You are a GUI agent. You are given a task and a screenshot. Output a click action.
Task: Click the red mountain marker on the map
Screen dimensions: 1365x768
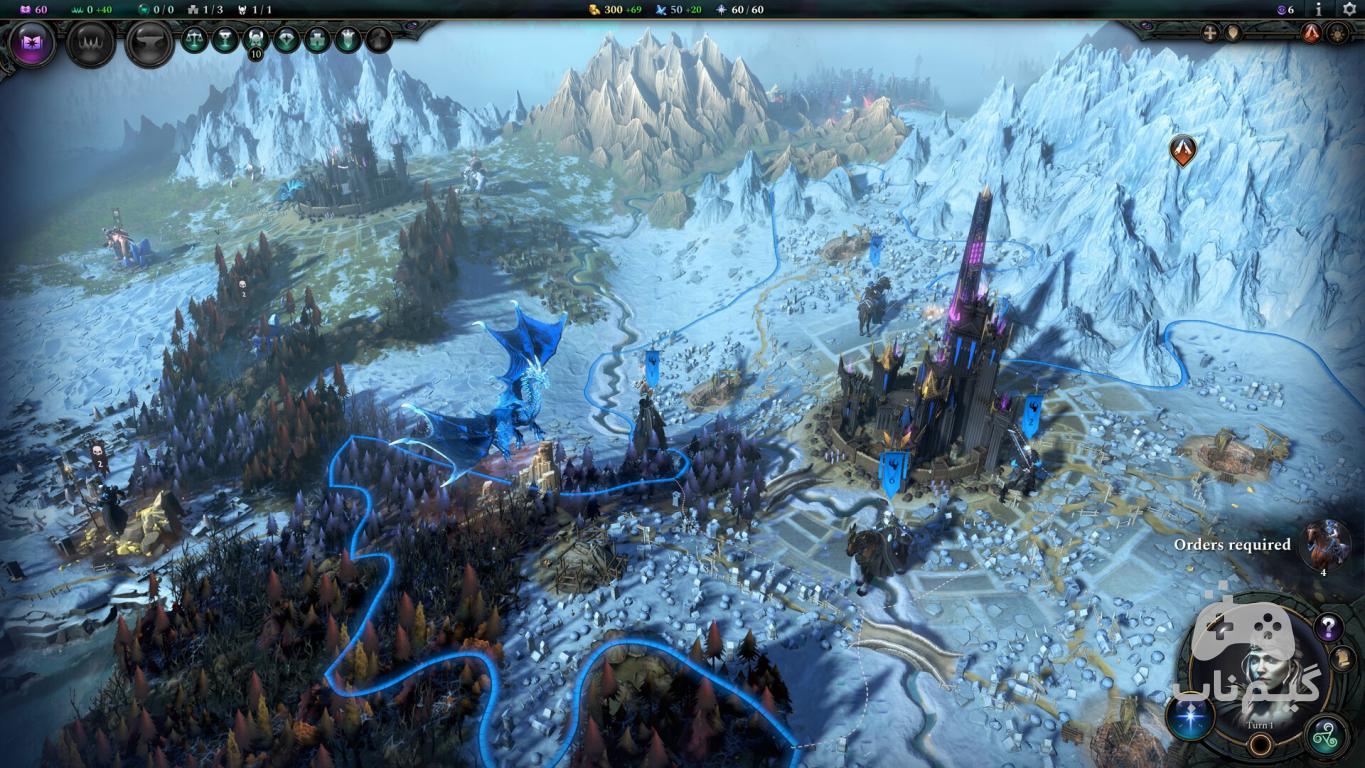[1183, 150]
